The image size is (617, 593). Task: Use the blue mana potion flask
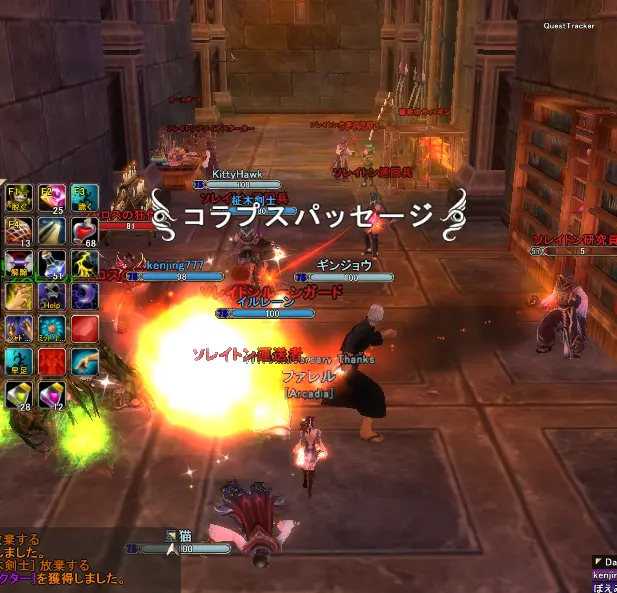tap(53, 264)
